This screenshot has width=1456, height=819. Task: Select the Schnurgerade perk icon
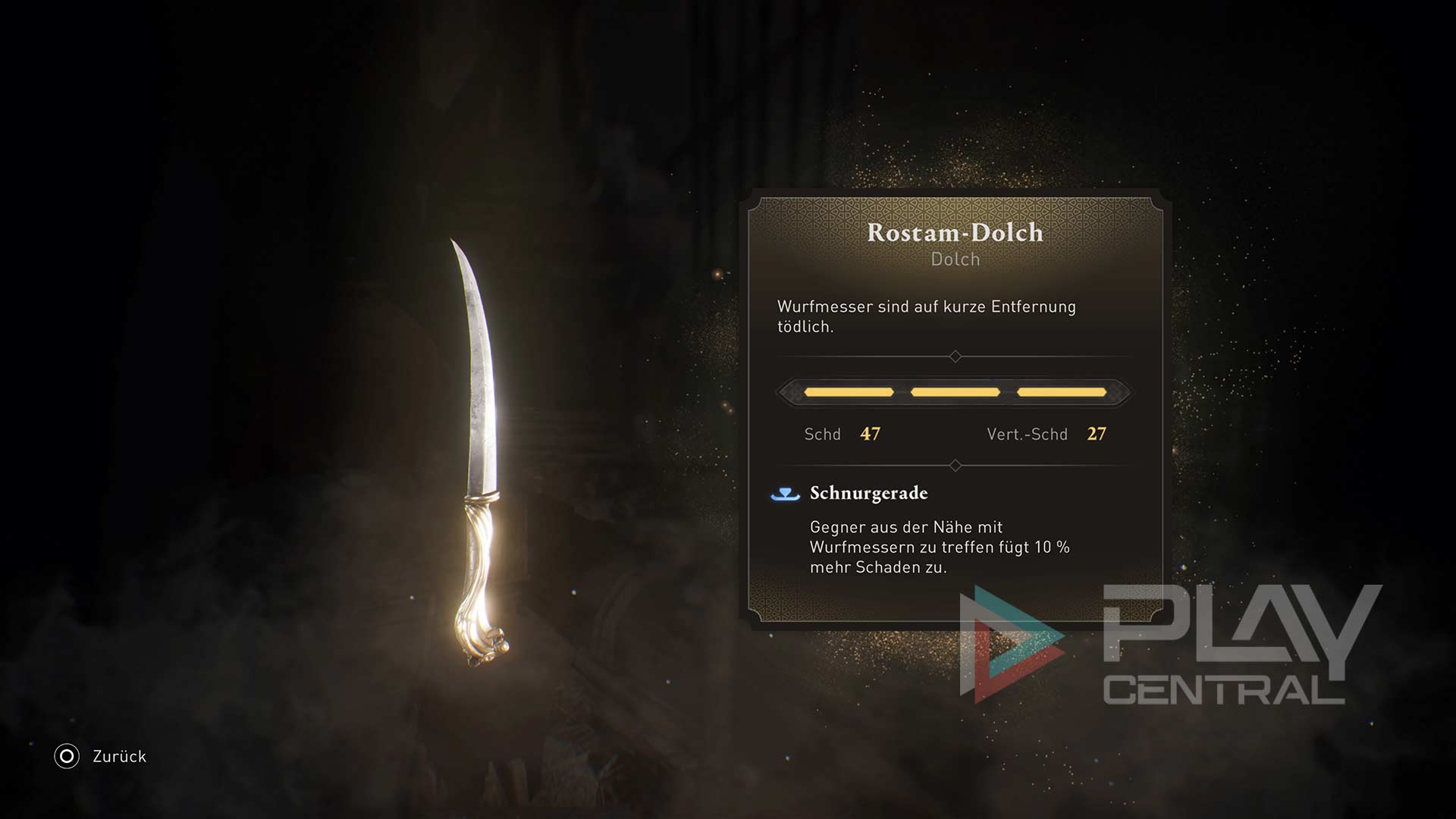pos(785,494)
